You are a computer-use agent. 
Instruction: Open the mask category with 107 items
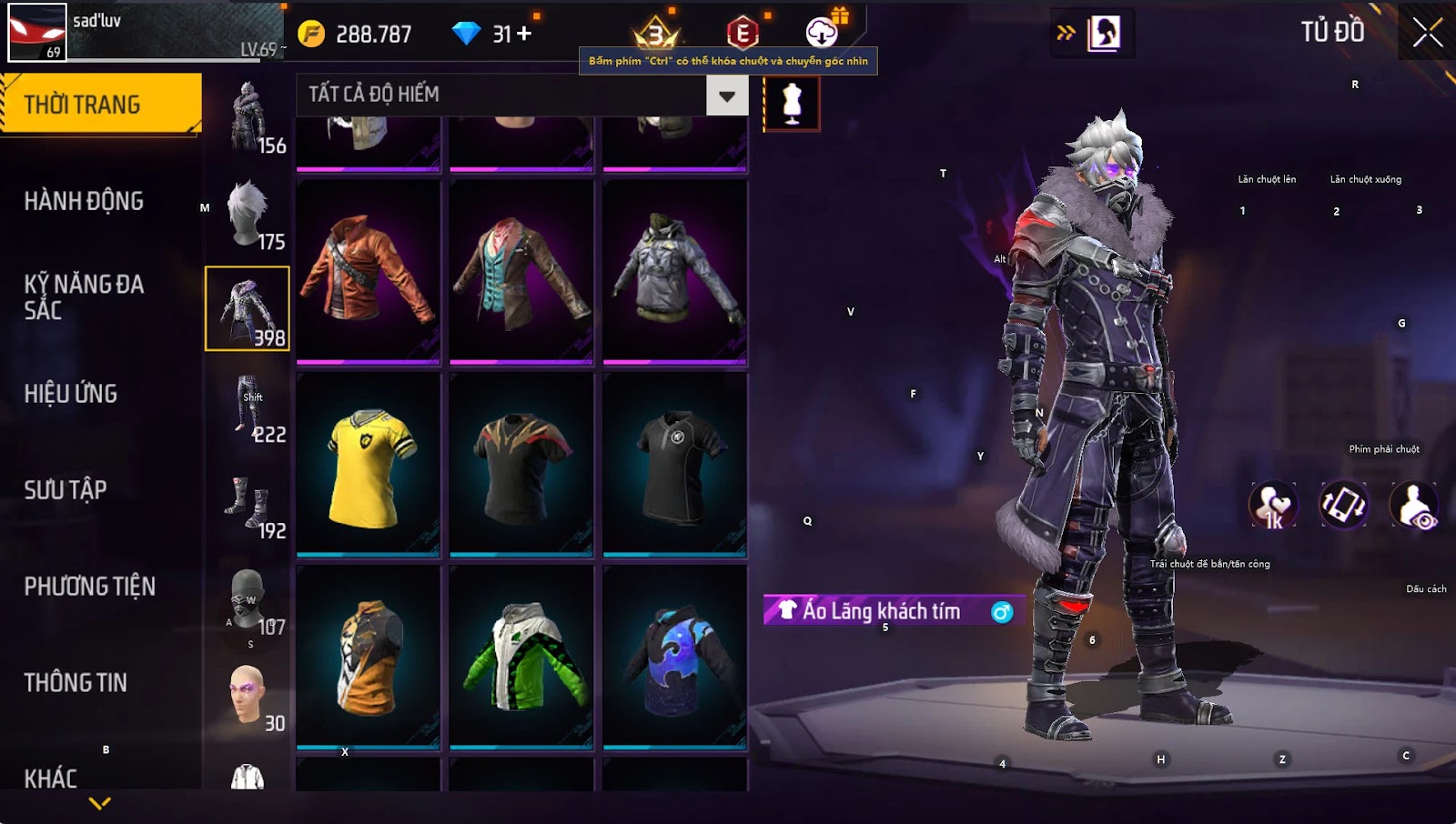point(248,600)
